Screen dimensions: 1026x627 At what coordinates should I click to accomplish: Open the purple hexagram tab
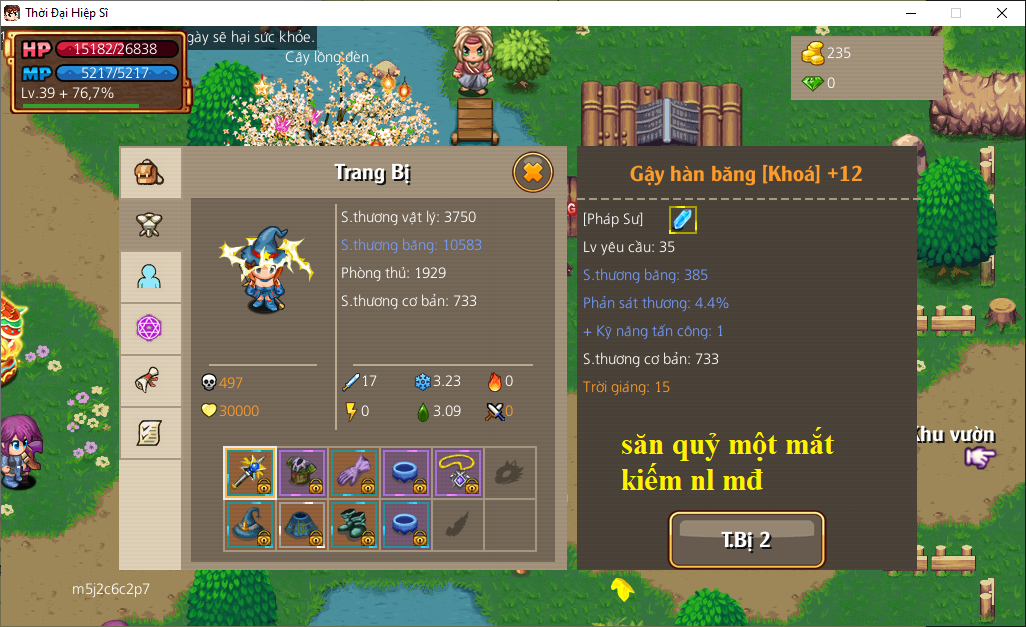pos(150,329)
